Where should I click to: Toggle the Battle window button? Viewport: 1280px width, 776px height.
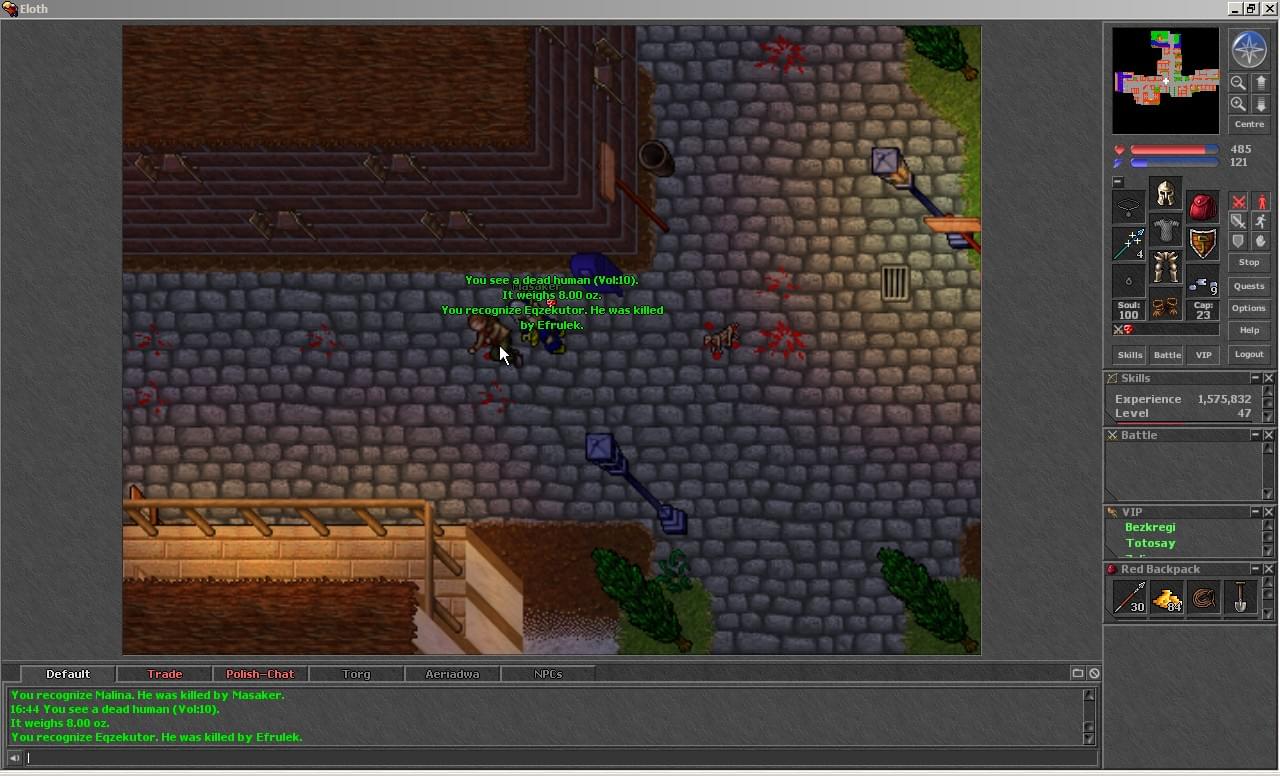coord(1167,355)
